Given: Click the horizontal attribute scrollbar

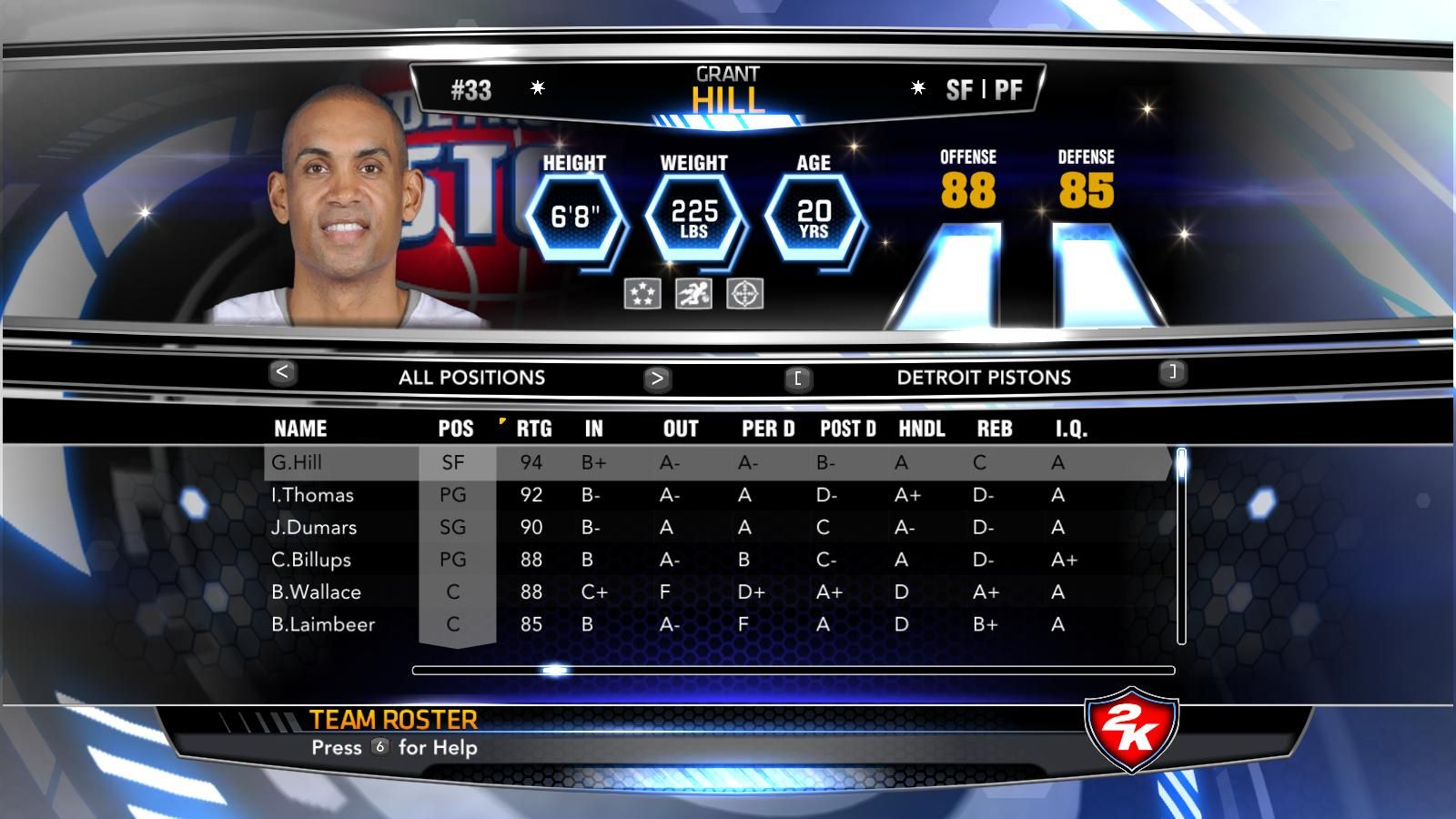Looking at the screenshot, I should pos(793,671).
